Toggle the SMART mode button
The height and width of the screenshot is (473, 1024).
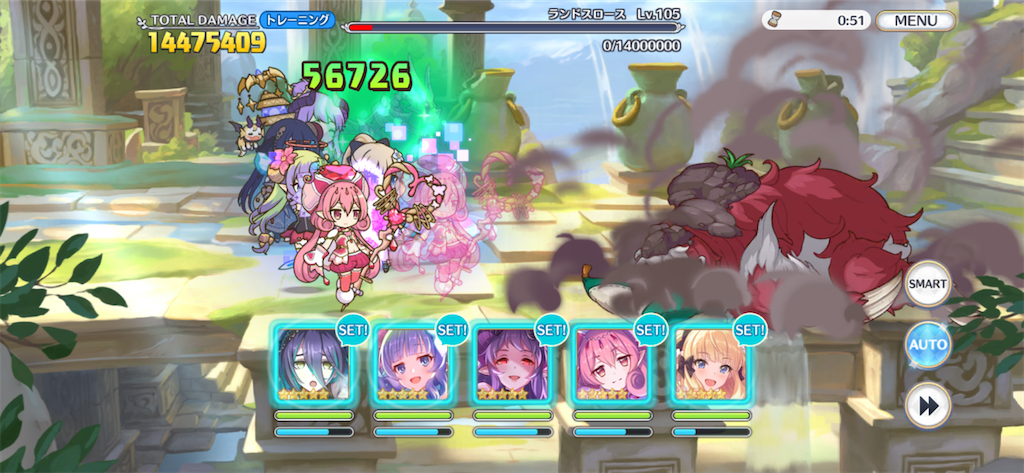927,284
